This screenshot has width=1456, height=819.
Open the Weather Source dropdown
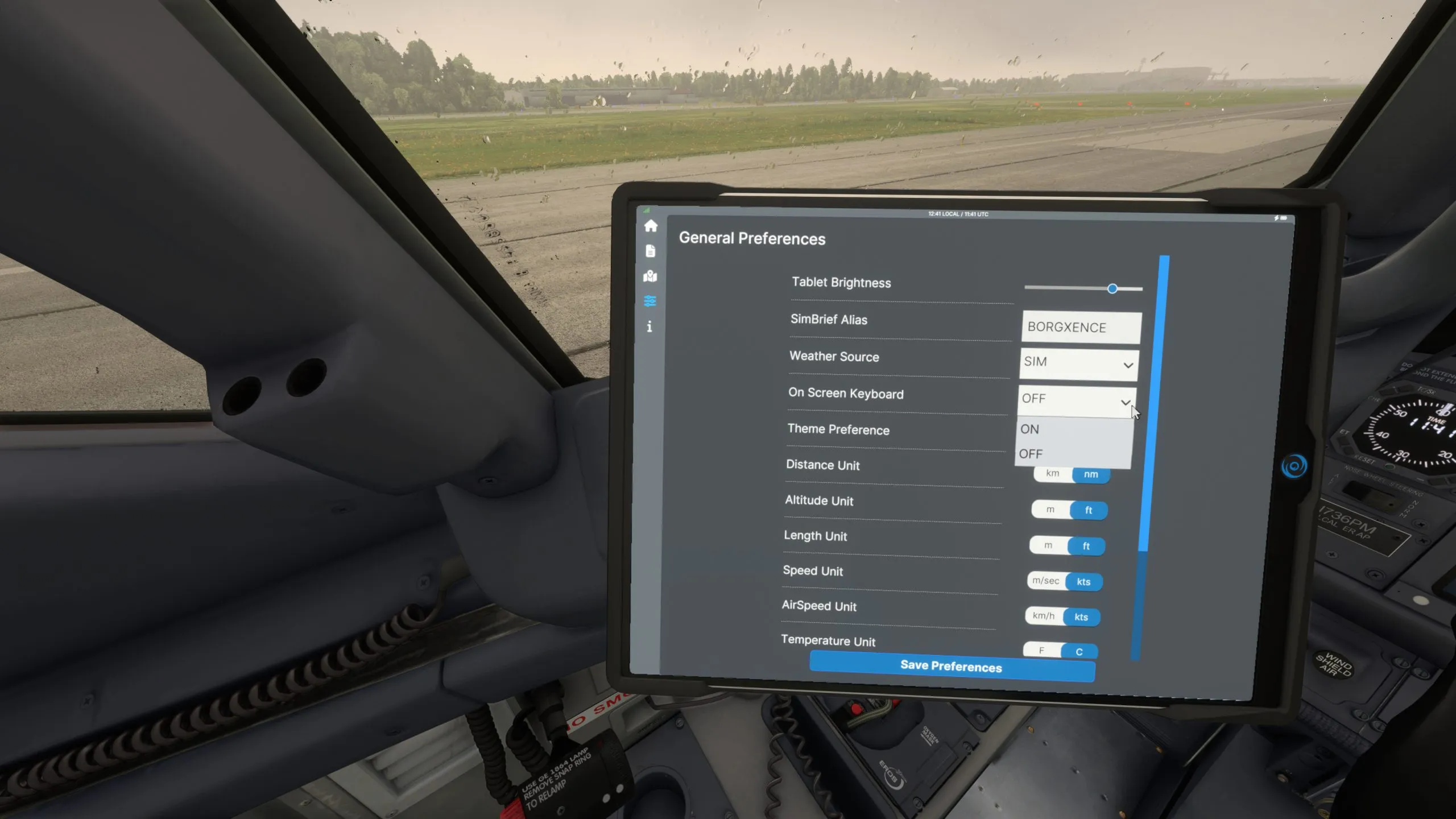click(x=1078, y=363)
